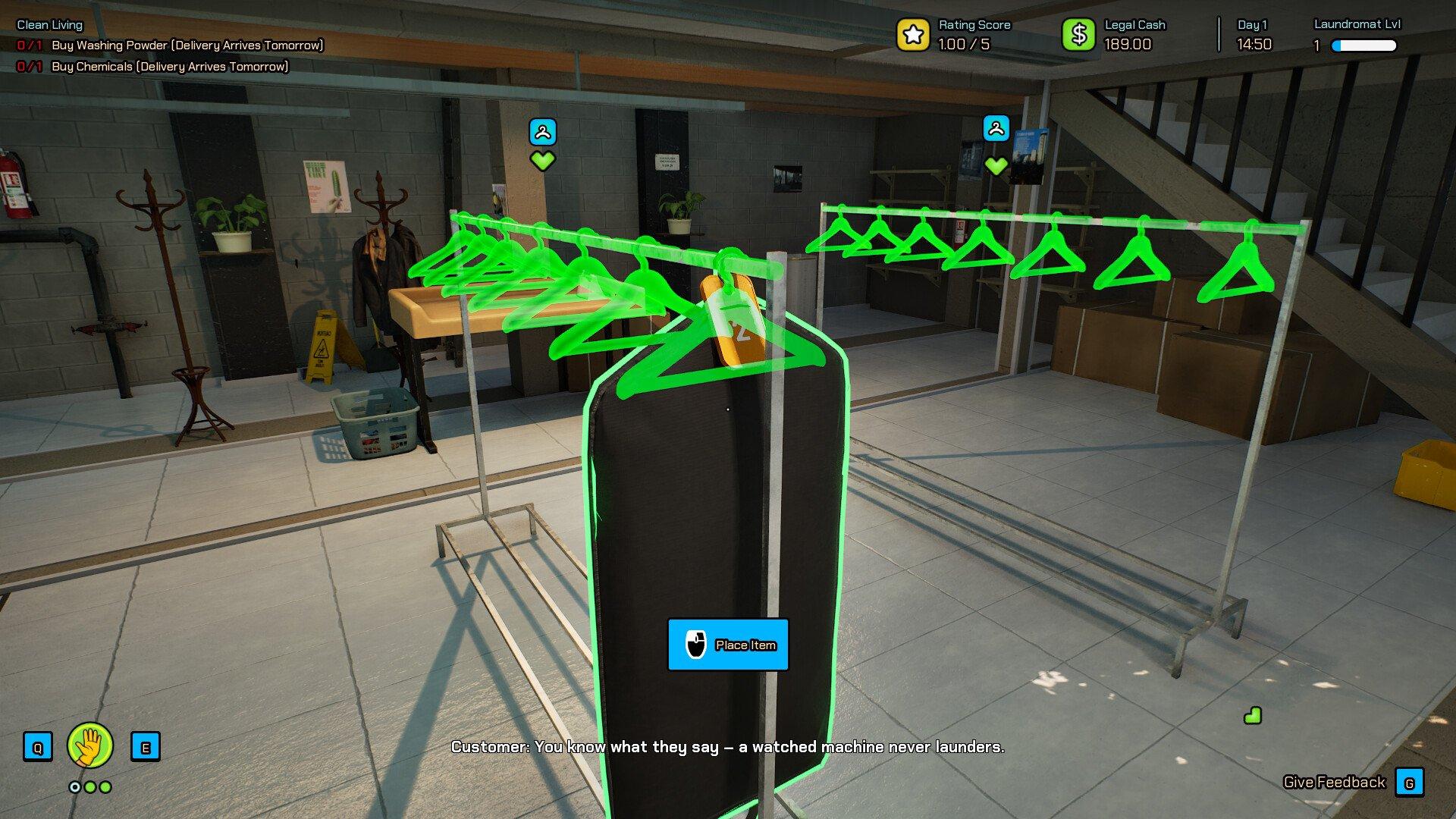This screenshot has width=1456, height=819.
Task: Click the Buy Chemicals objective
Action: point(170,67)
